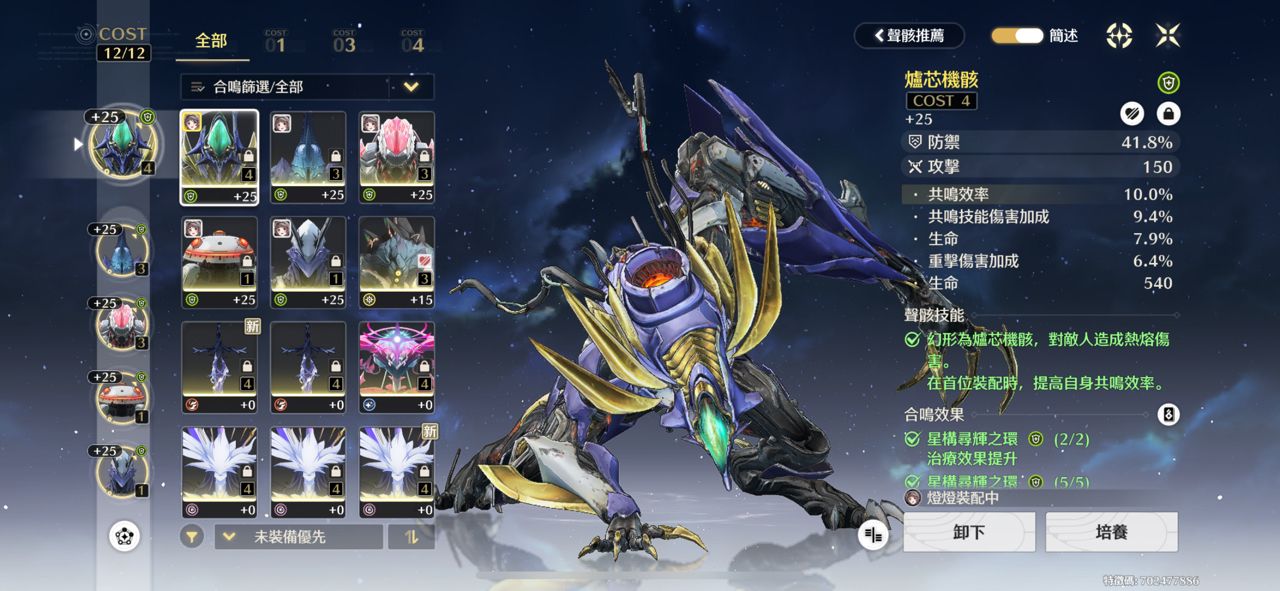Switch to the 全部 tab

pos(211,41)
